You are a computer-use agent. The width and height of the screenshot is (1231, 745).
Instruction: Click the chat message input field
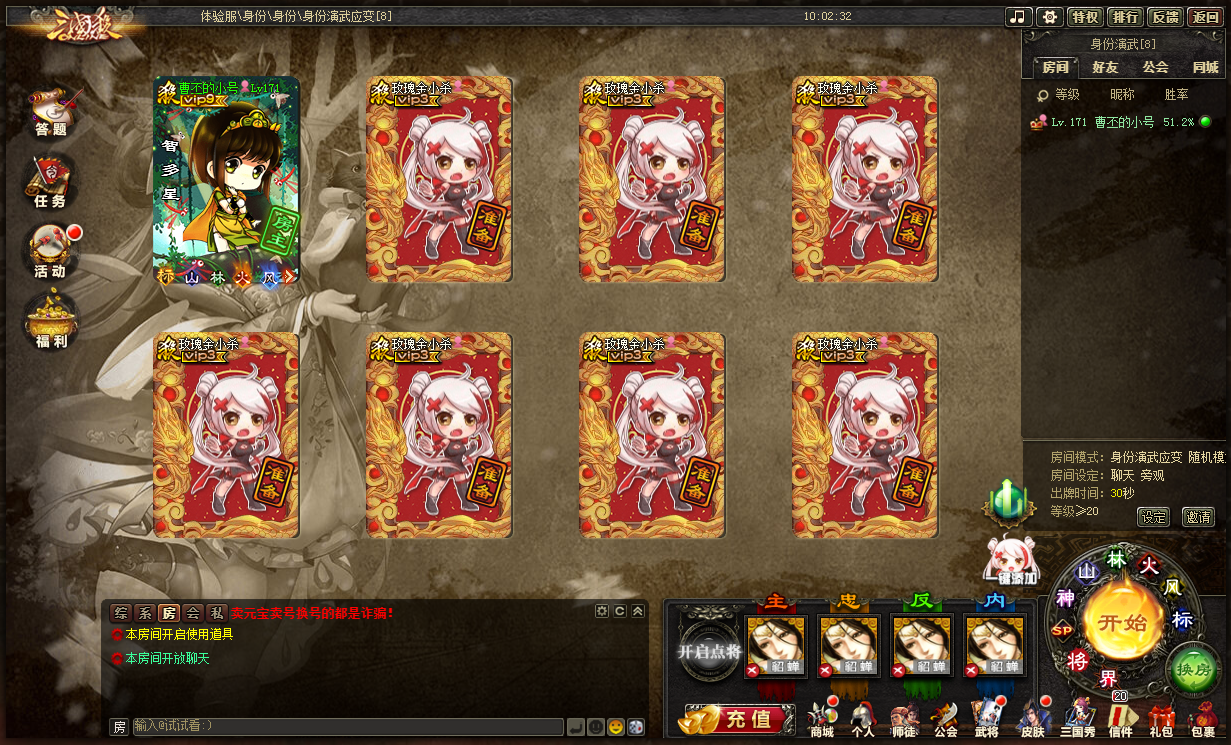coord(347,727)
